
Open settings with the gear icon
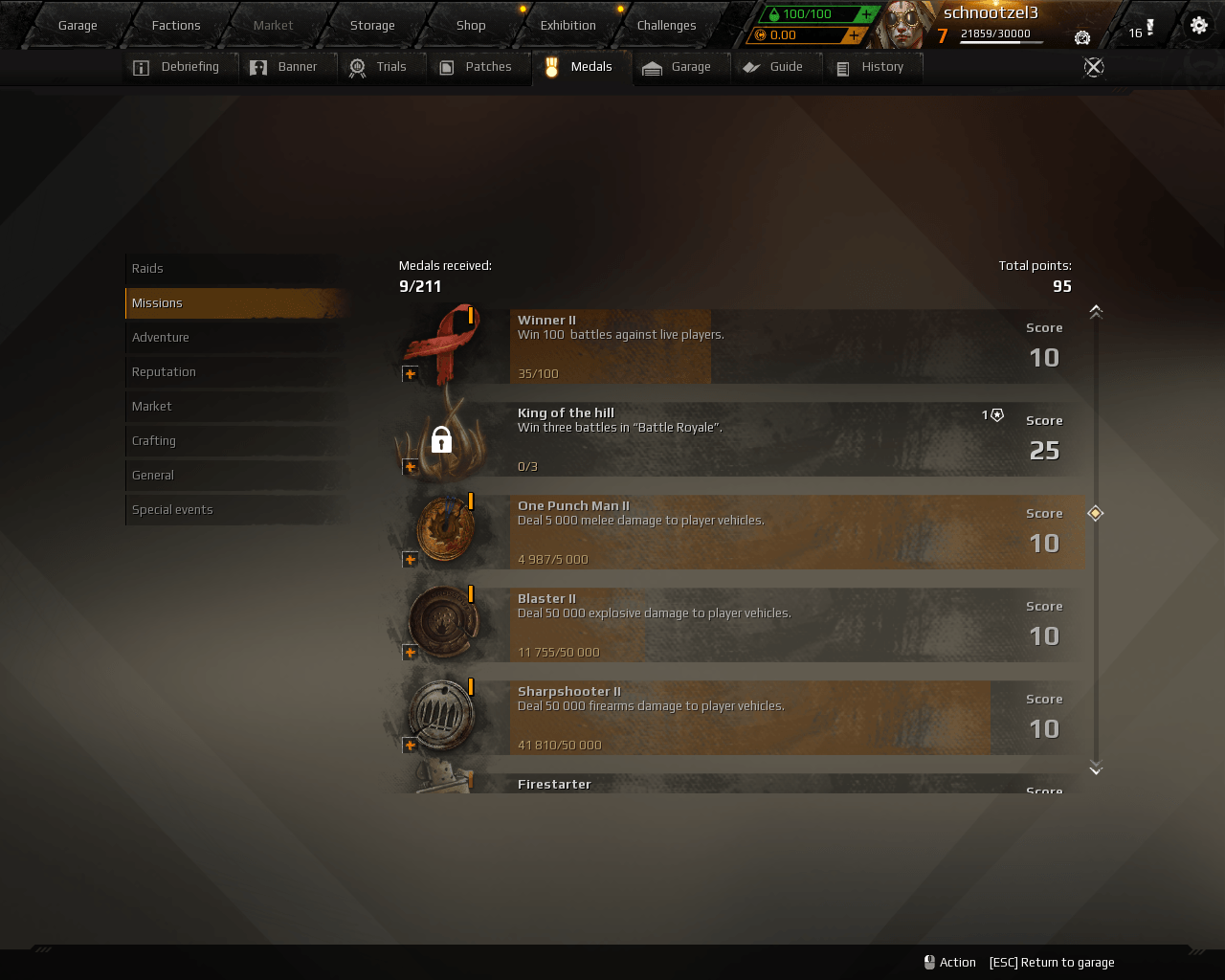click(1199, 26)
